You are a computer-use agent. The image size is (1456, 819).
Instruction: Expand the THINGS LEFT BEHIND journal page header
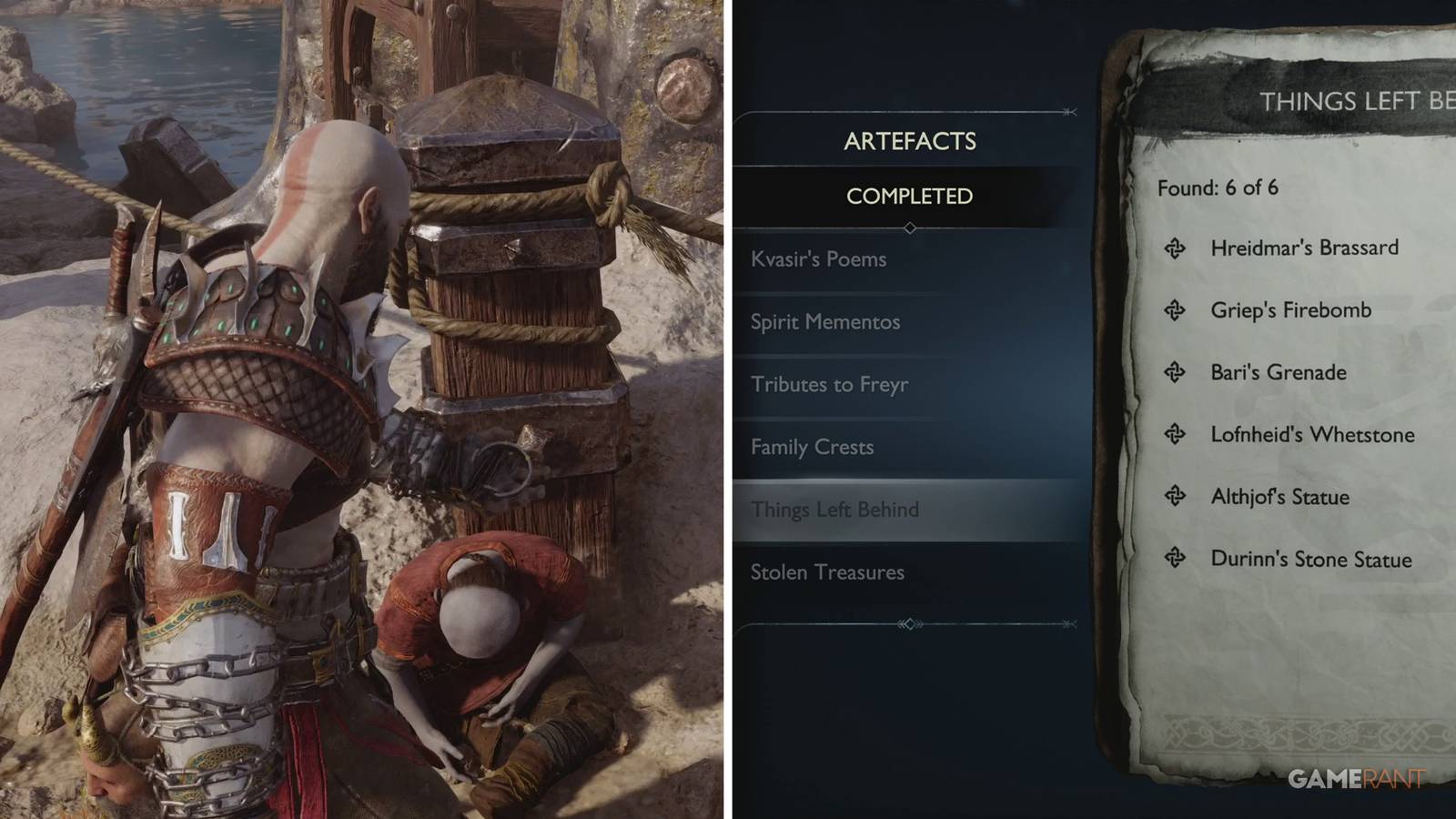coord(1356,102)
